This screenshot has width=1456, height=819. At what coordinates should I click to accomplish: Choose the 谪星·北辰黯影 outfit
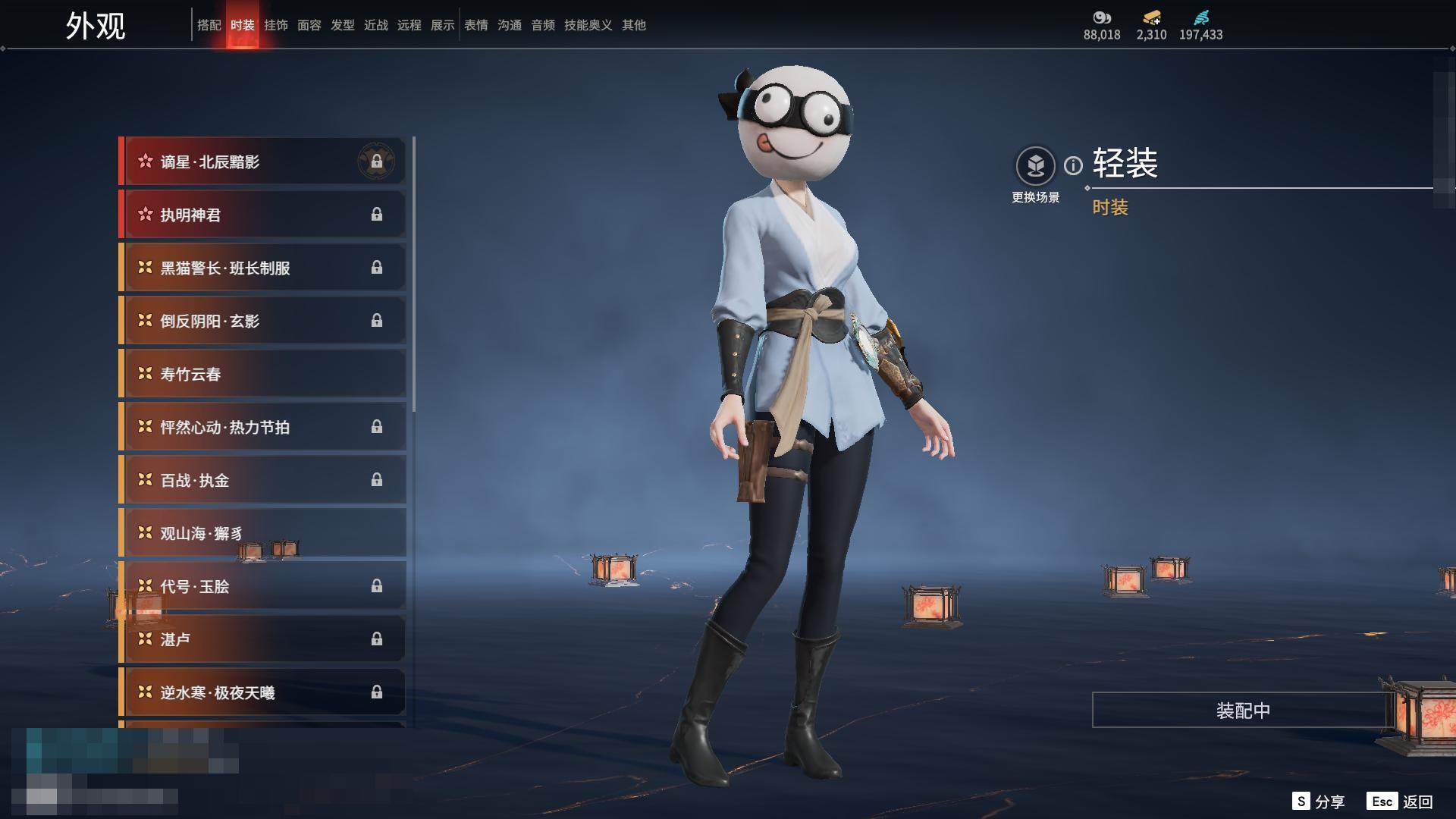[262, 162]
